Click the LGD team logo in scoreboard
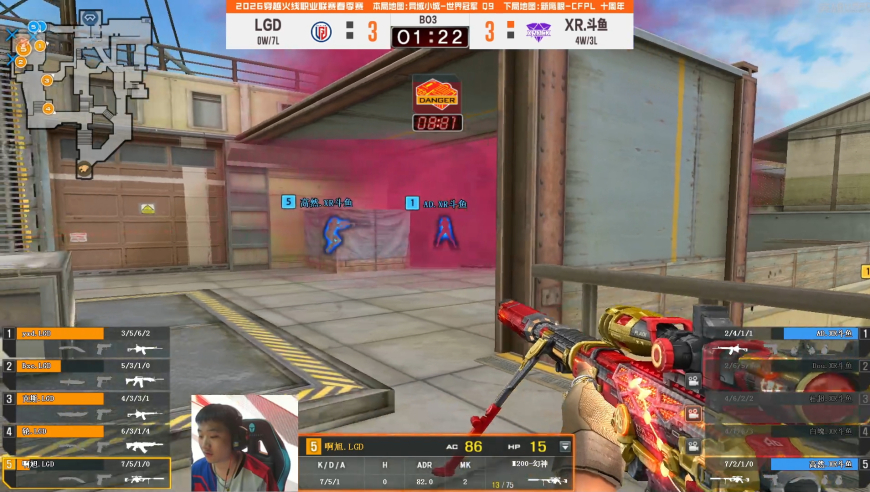Screen dimensions: 870x492 click(321, 32)
